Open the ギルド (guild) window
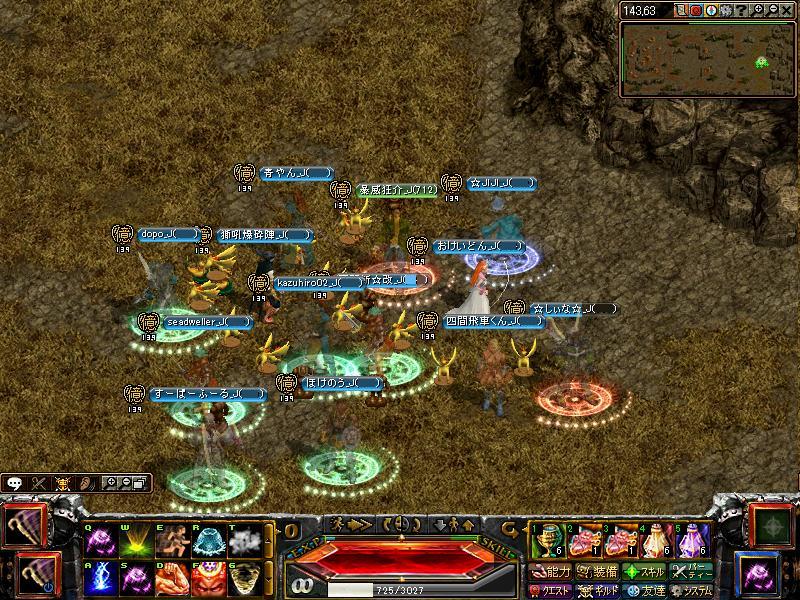This screenshot has height=600, width=800. tap(597, 590)
